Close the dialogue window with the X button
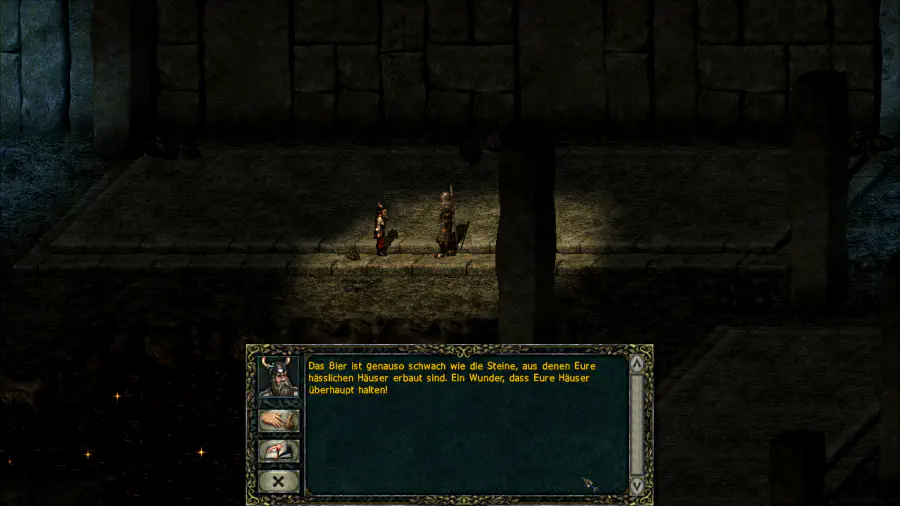This screenshot has height=506, width=900. pyautogui.click(x=279, y=481)
